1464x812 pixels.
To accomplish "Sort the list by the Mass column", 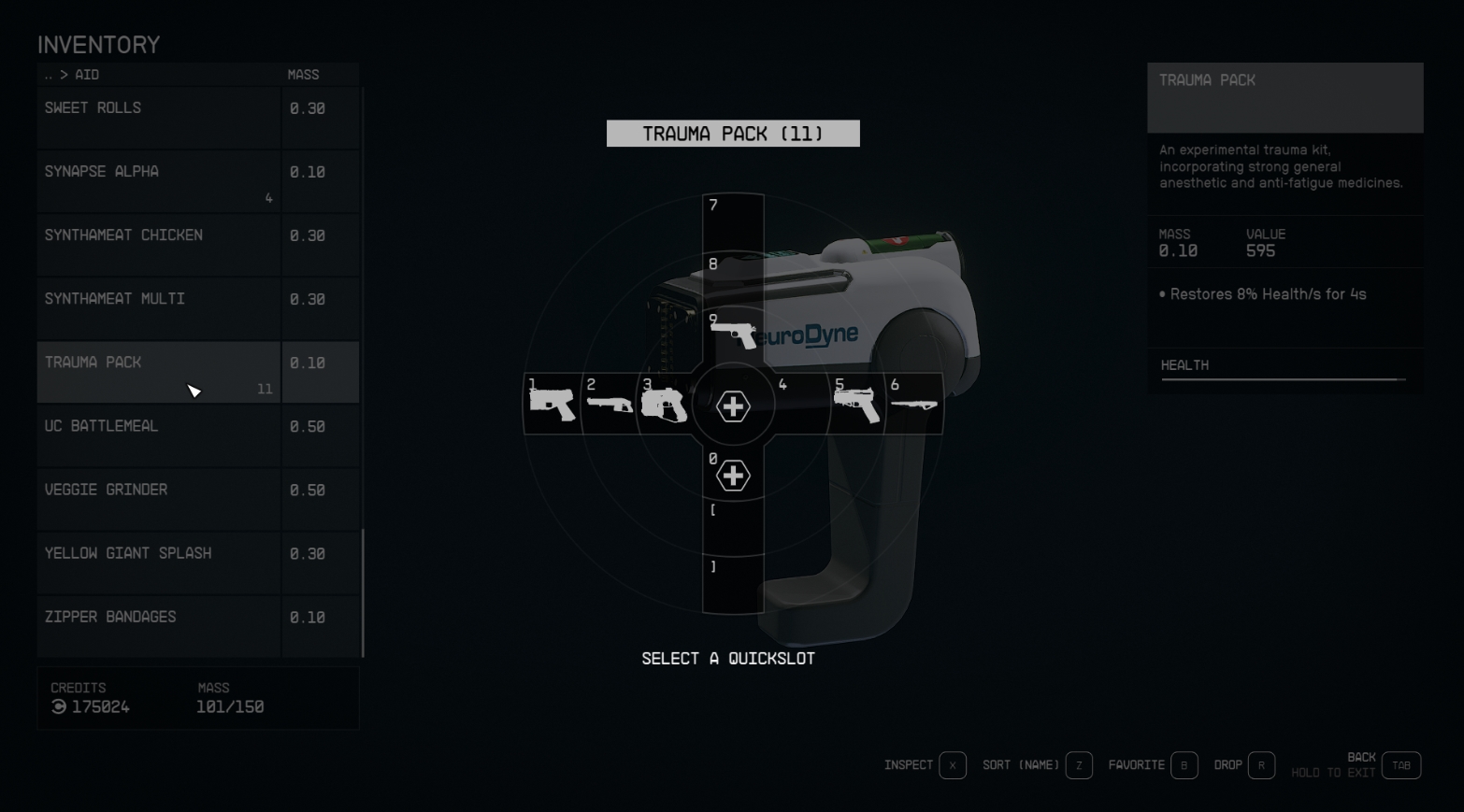I will pos(303,75).
